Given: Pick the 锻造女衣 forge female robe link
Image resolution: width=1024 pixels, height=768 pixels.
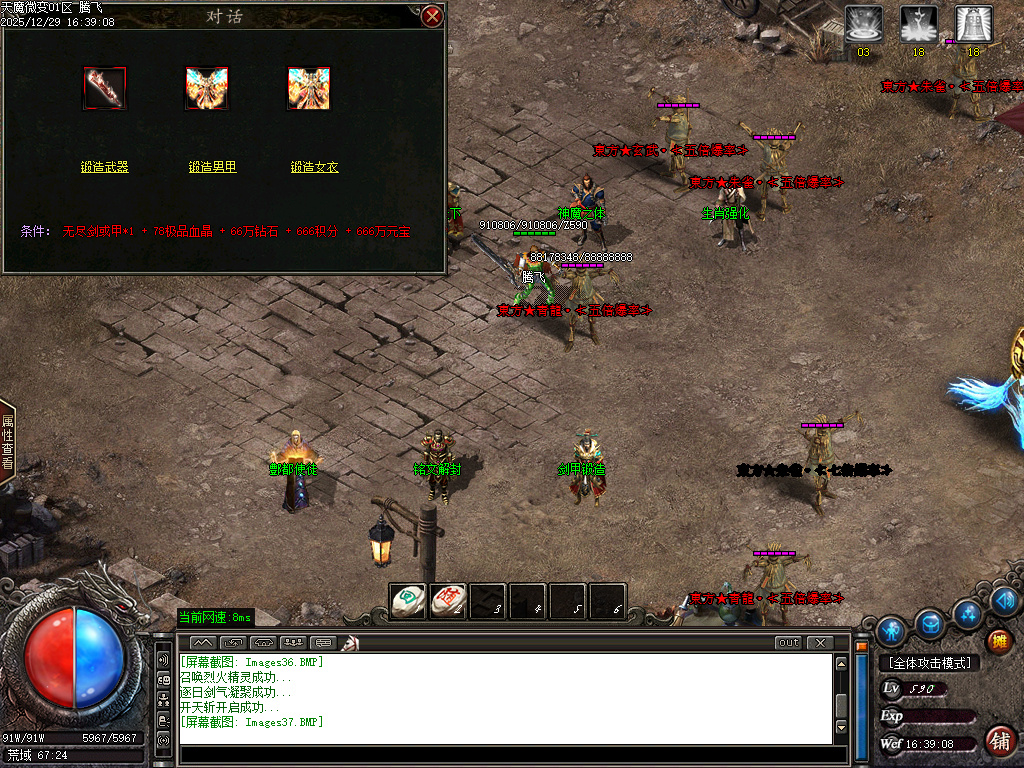Looking at the screenshot, I should coord(315,167).
